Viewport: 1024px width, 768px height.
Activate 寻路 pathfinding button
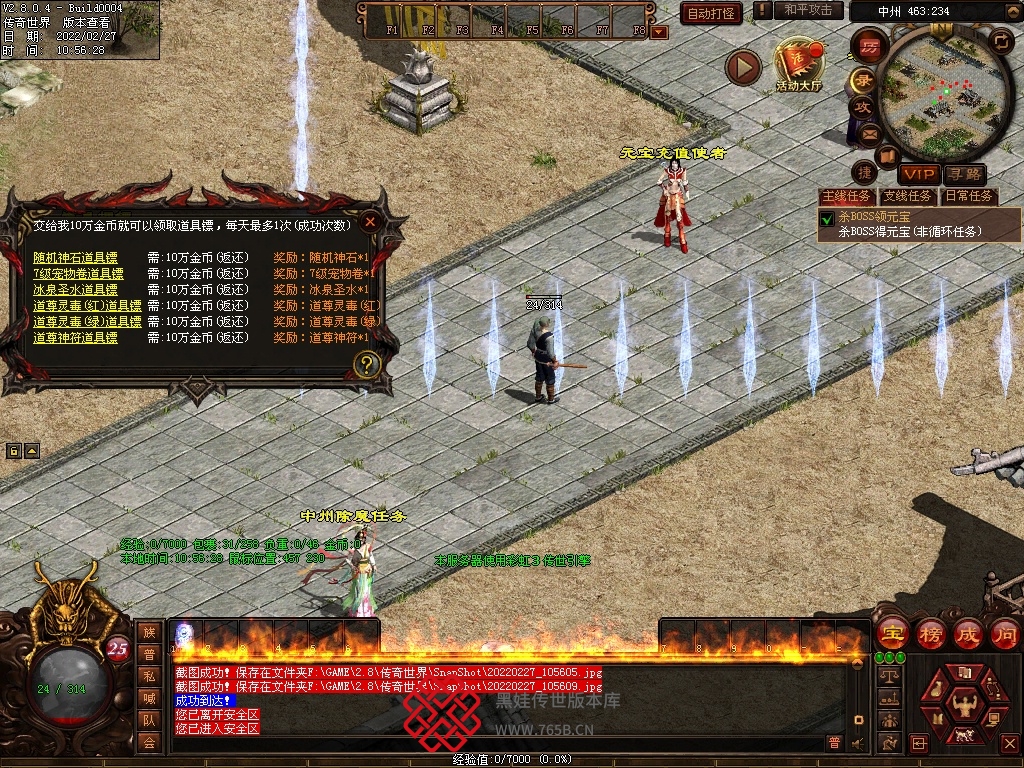point(963,174)
